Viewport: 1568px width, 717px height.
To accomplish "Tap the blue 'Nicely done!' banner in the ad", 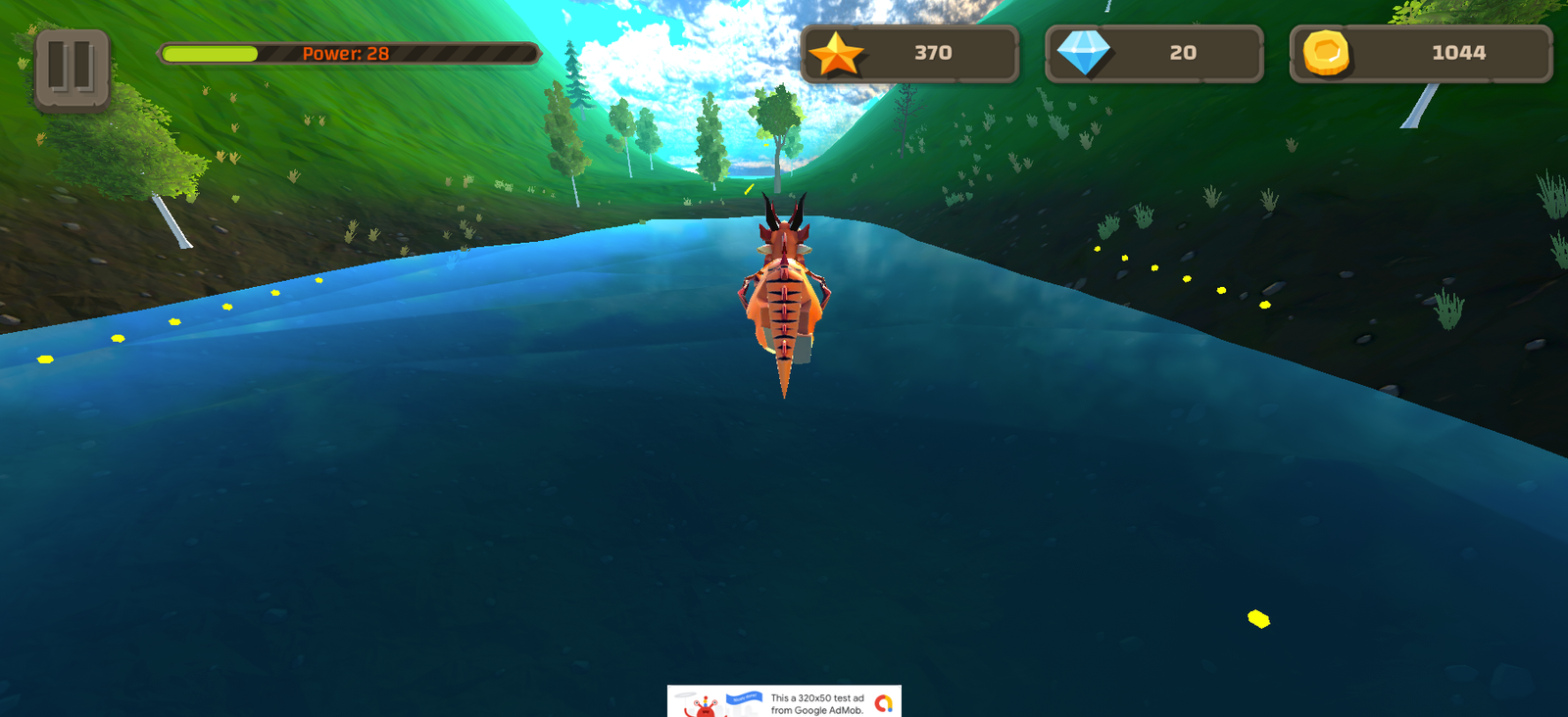I will (743, 697).
